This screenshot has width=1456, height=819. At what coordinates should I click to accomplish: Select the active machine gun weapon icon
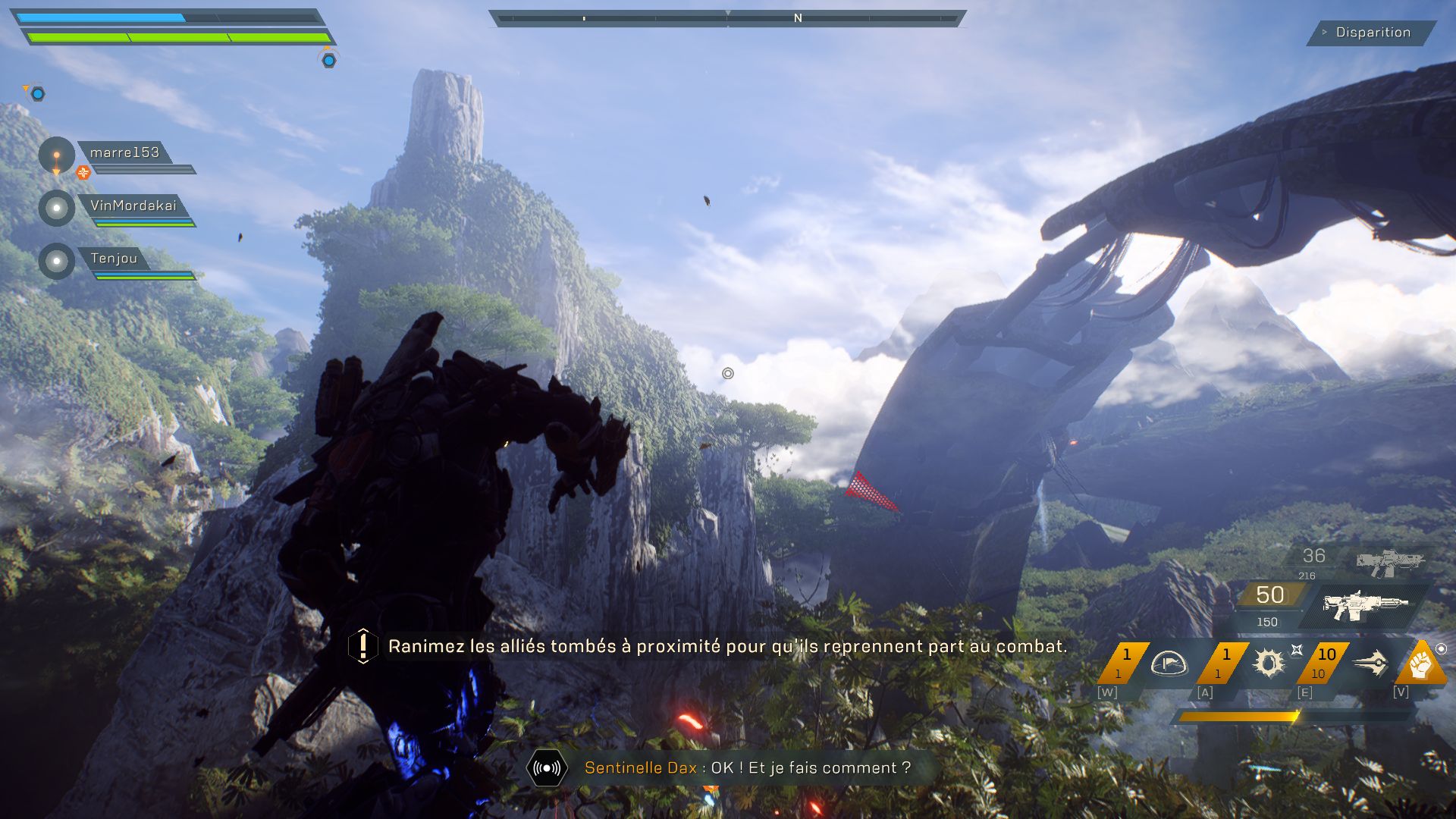[1365, 605]
